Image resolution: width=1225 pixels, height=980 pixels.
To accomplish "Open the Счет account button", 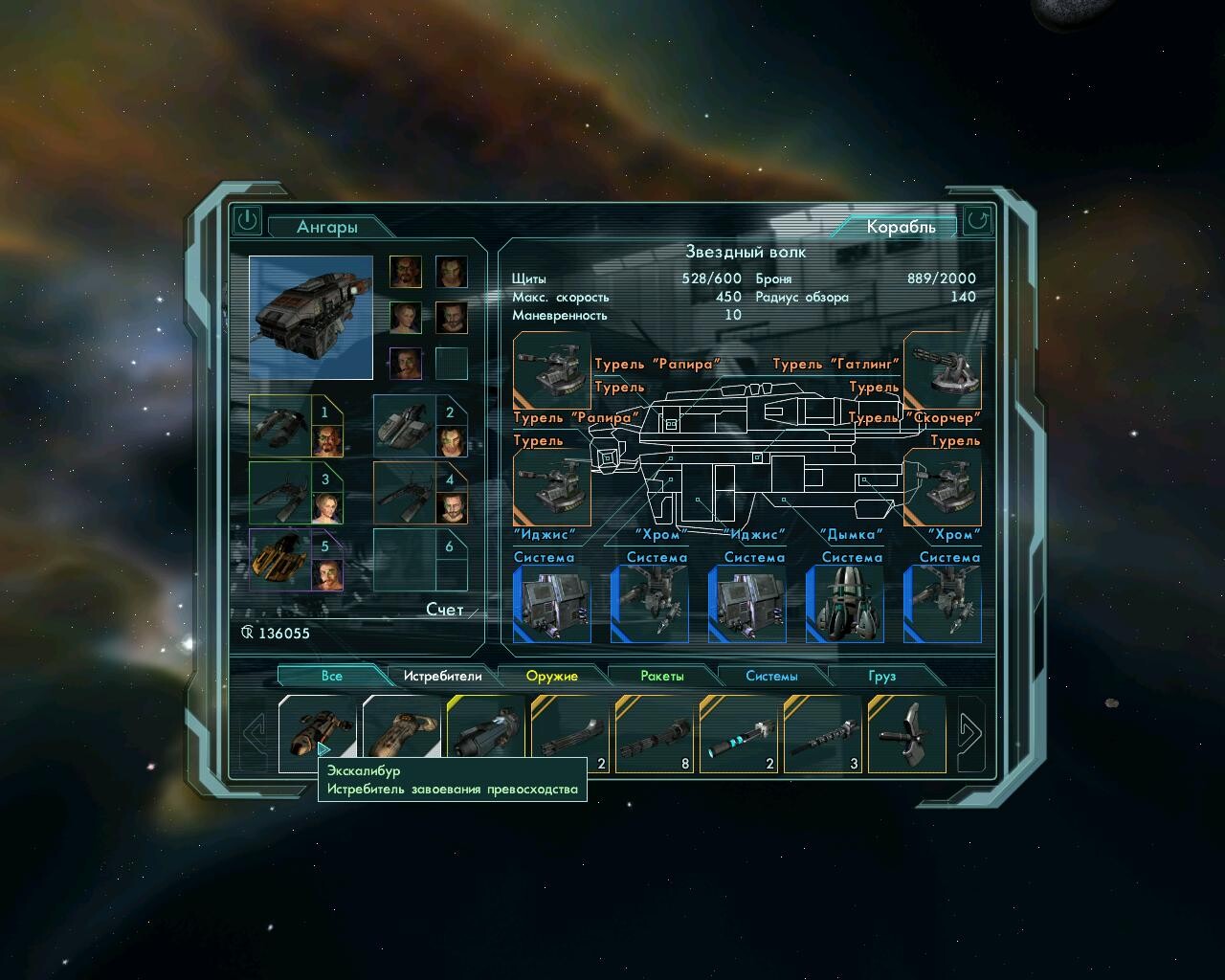I will [x=445, y=610].
